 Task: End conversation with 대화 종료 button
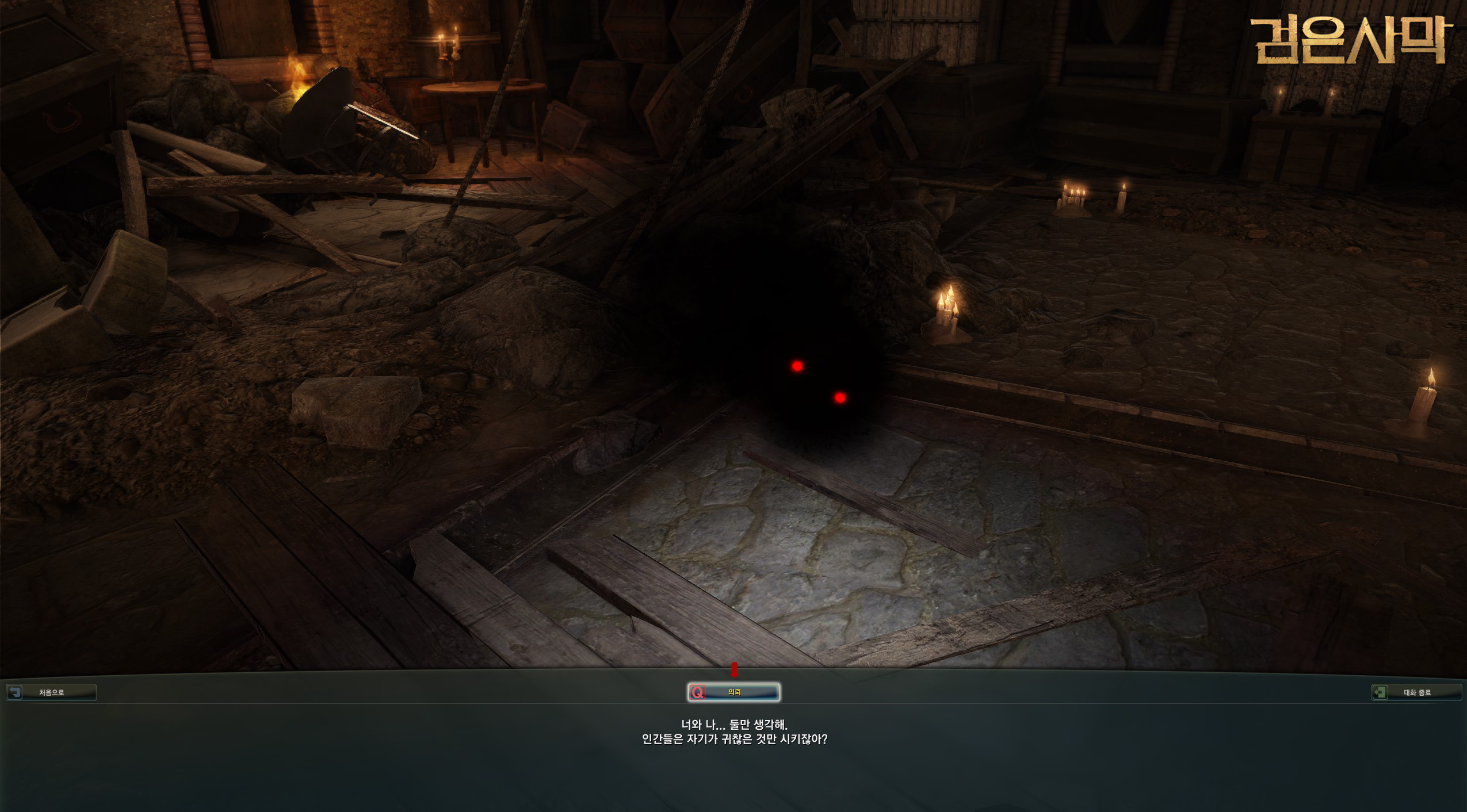tap(1416, 692)
